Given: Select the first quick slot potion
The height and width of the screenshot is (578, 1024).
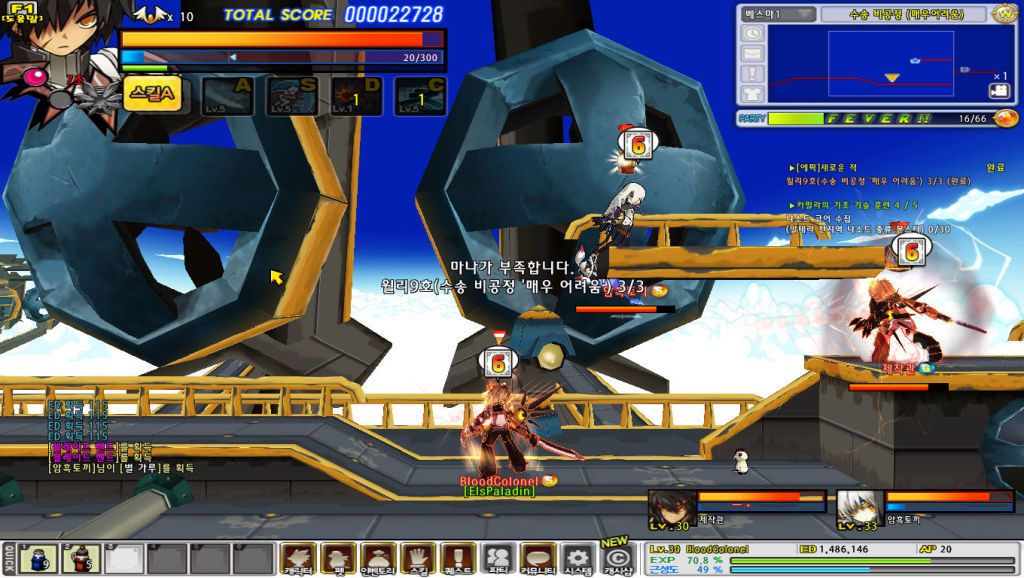Looking at the screenshot, I should tap(38, 558).
